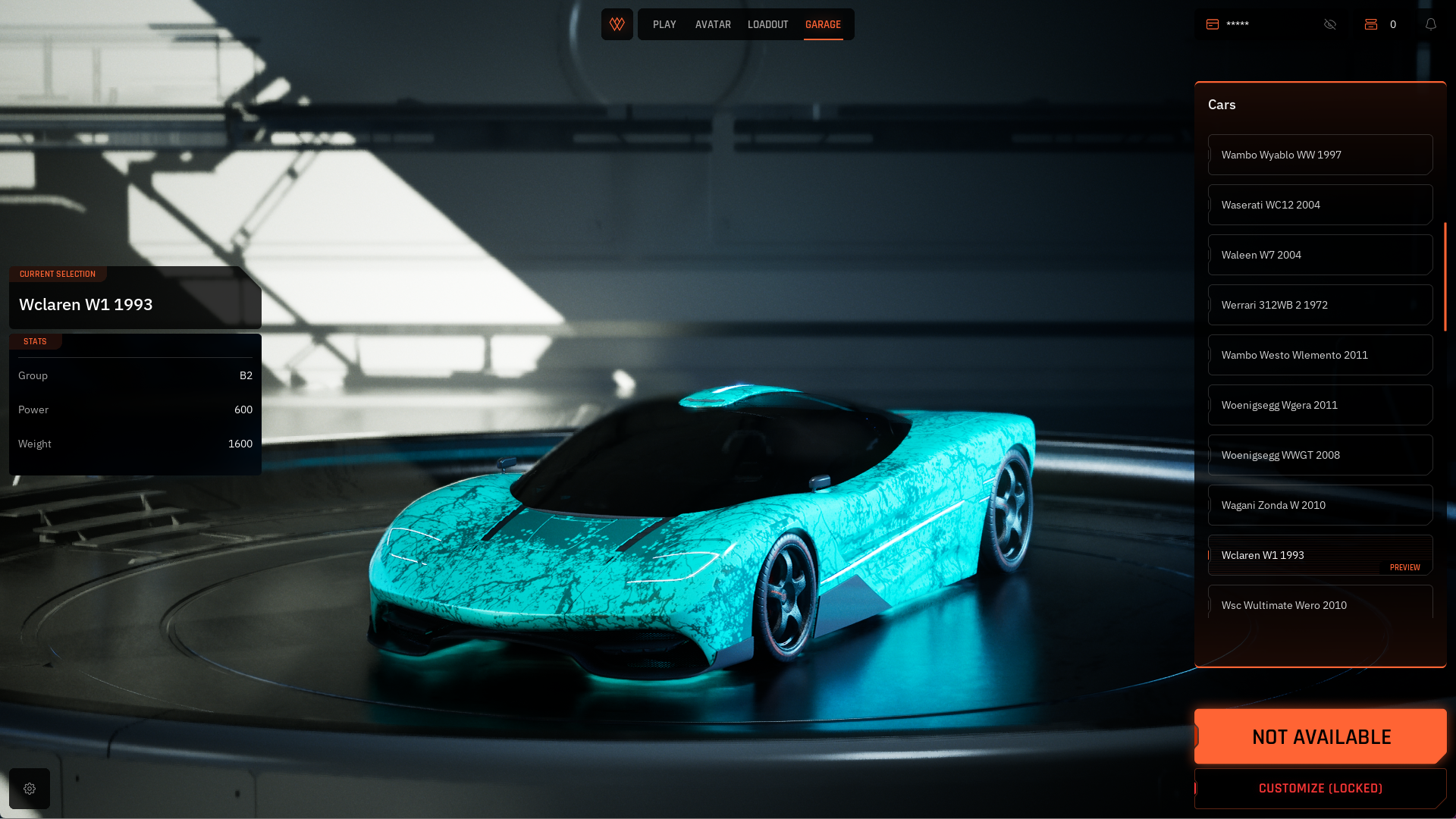The width and height of the screenshot is (1456, 819).
Task: Open the notifications bell
Action: click(1431, 24)
